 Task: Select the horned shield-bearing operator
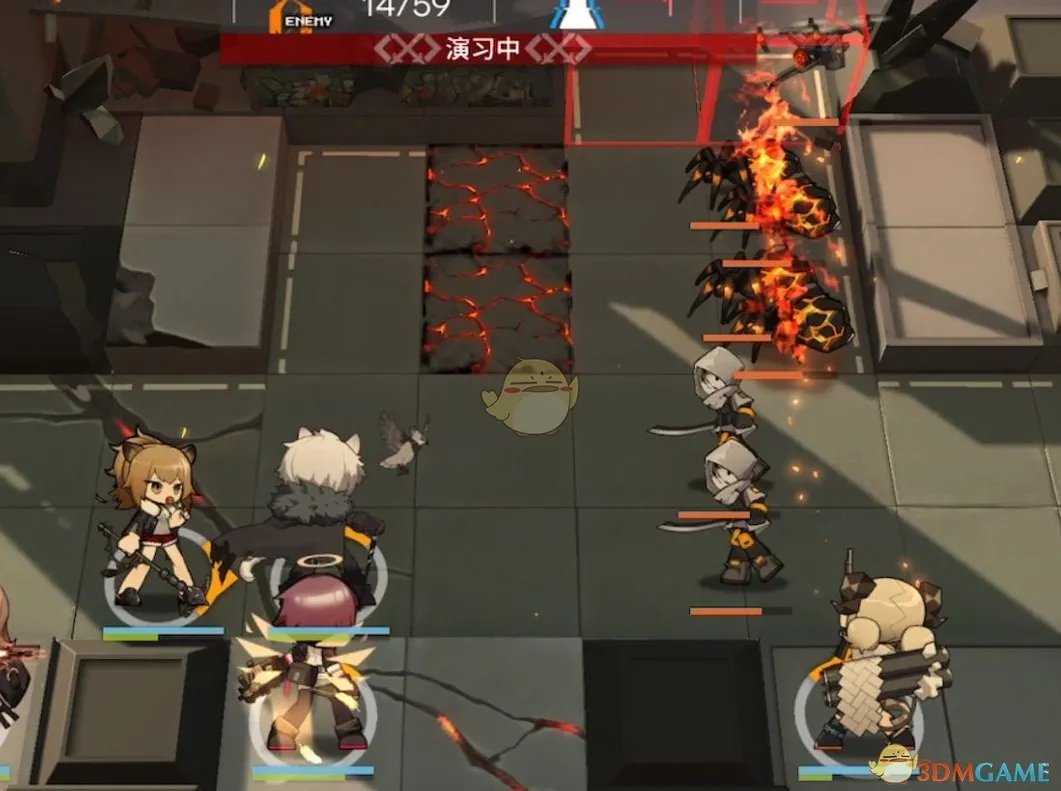click(x=882, y=660)
